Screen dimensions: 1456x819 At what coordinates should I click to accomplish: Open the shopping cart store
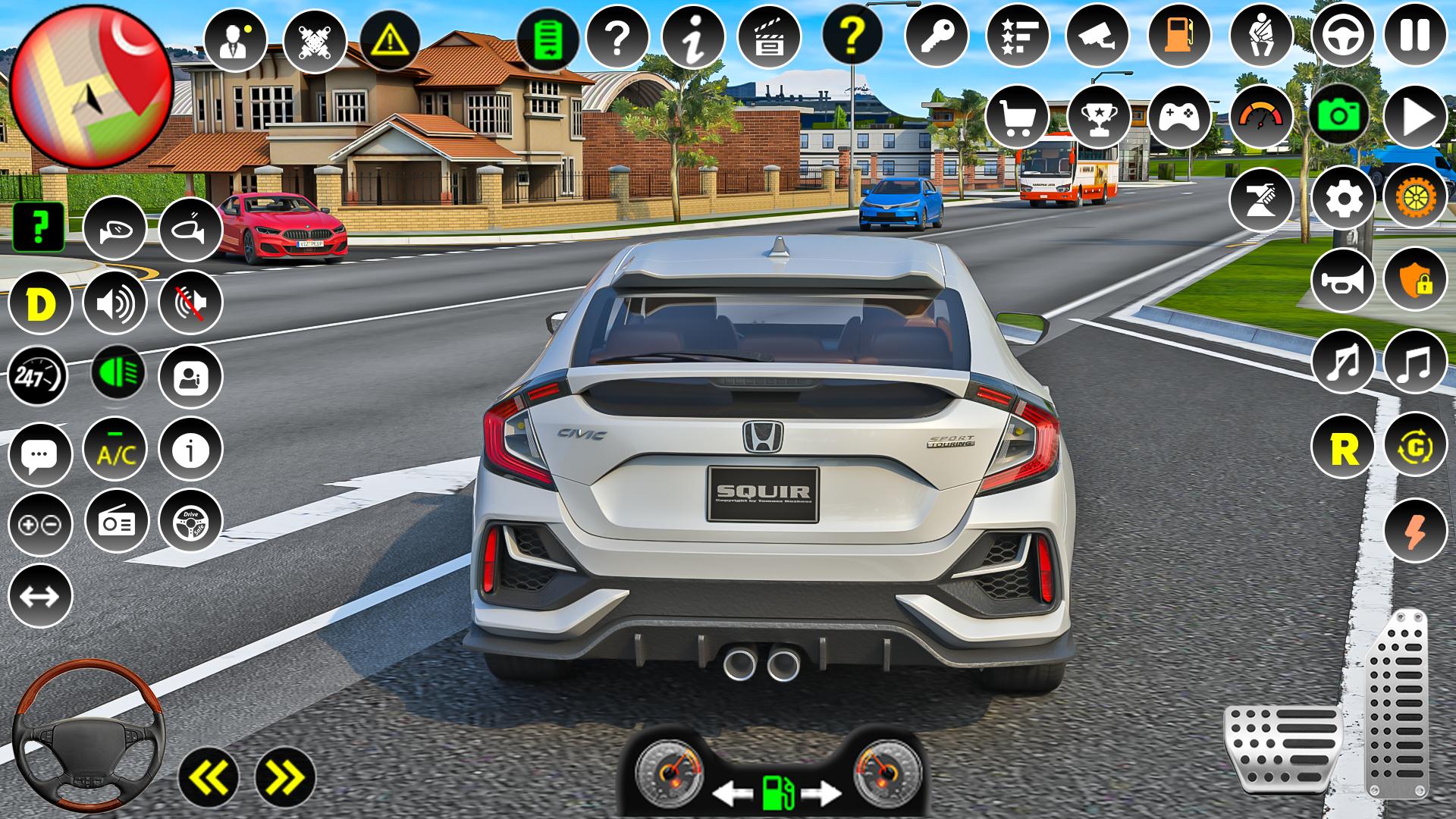pos(1017,116)
